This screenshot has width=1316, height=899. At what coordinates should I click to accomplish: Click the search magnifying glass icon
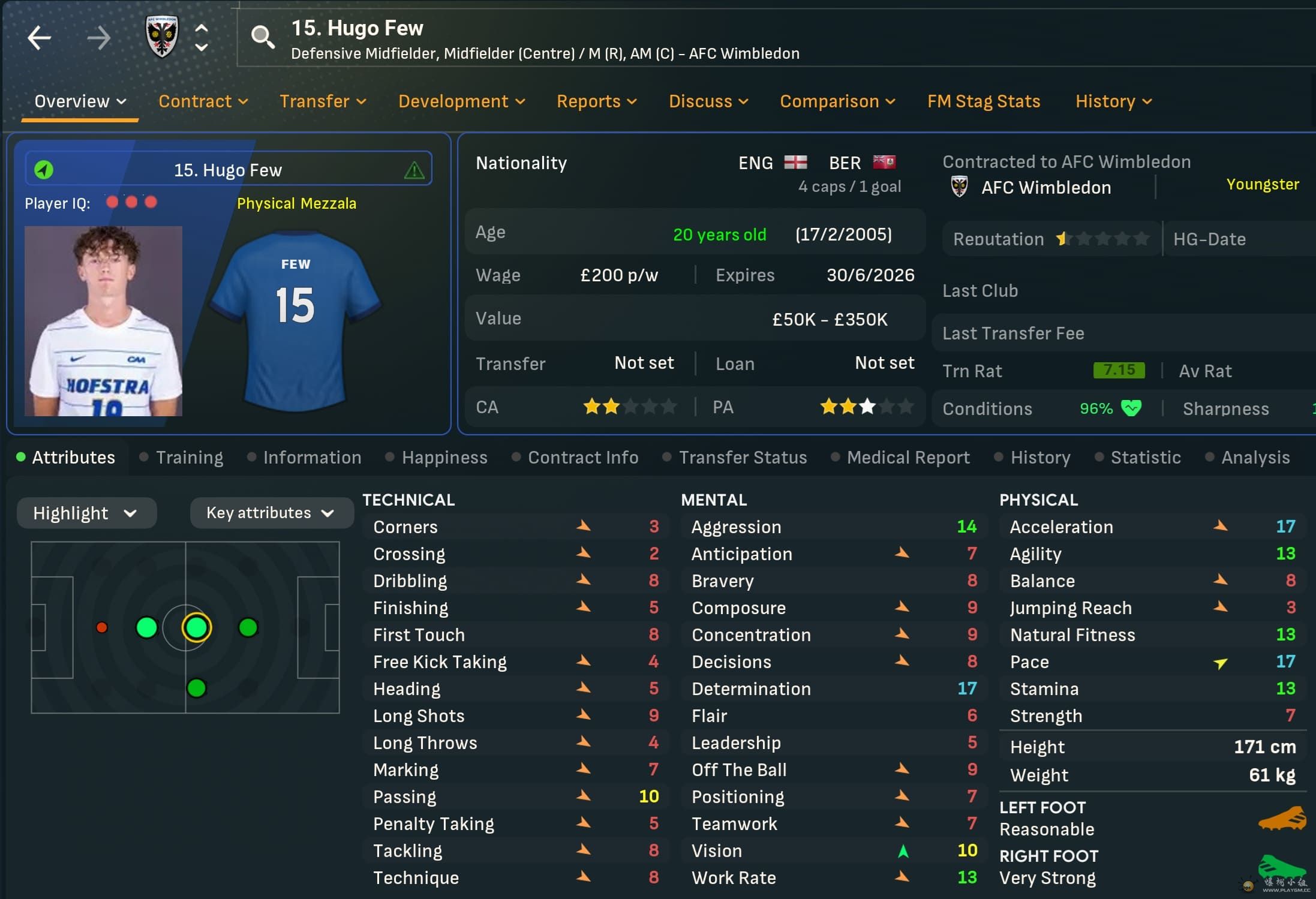pyautogui.click(x=263, y=37)
